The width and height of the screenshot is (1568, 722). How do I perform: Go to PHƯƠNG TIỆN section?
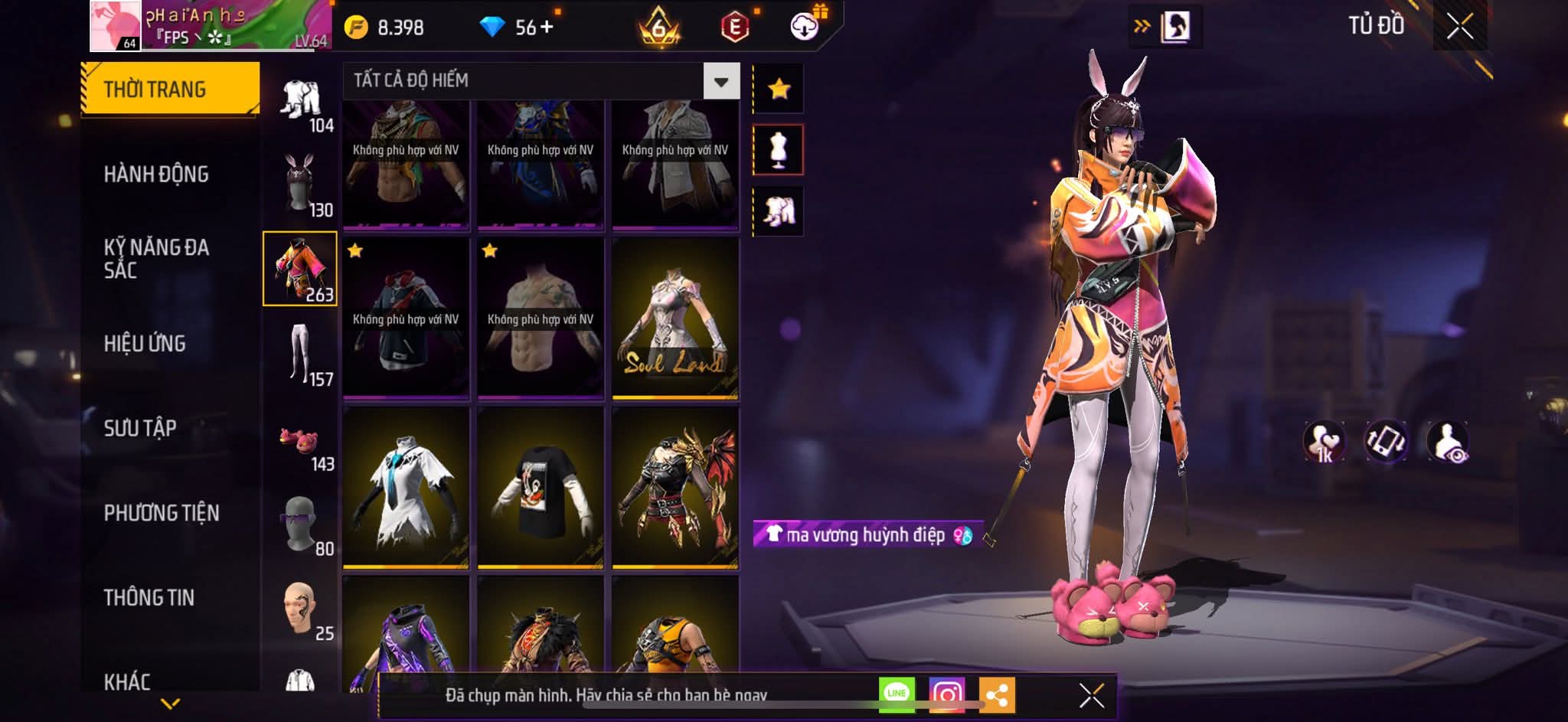(x=162, y=513)
